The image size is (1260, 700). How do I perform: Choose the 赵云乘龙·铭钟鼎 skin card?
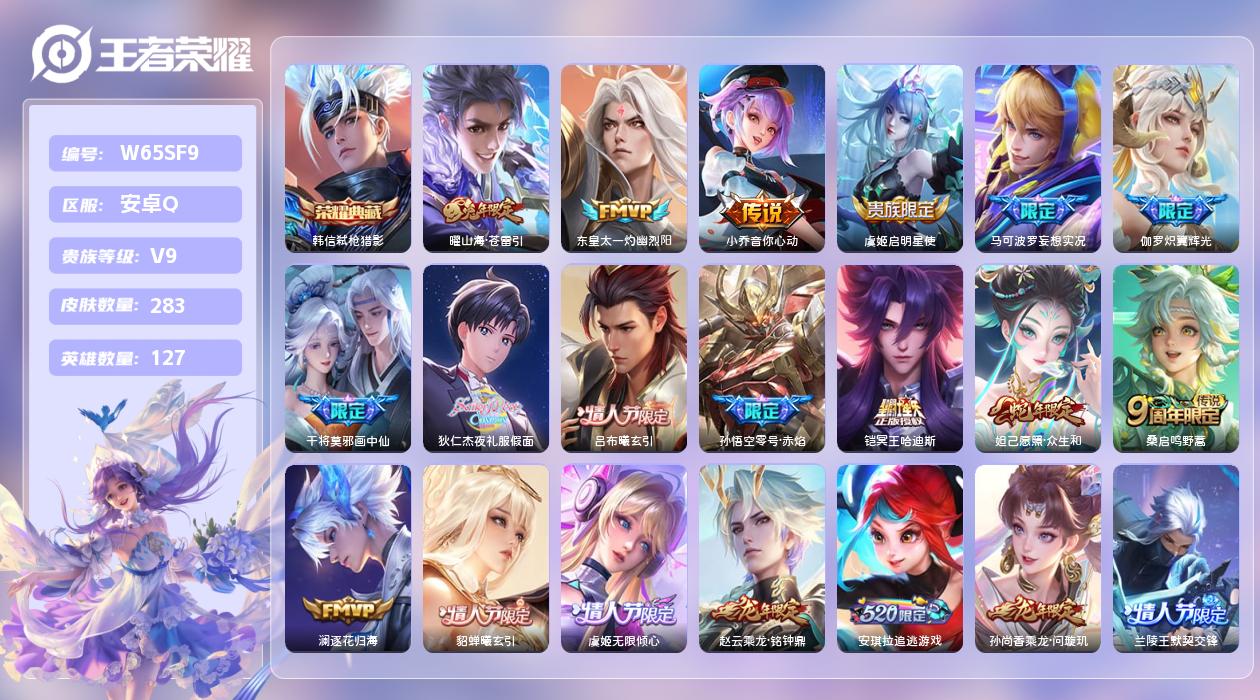pyautogui.click(x=762, y=558)
